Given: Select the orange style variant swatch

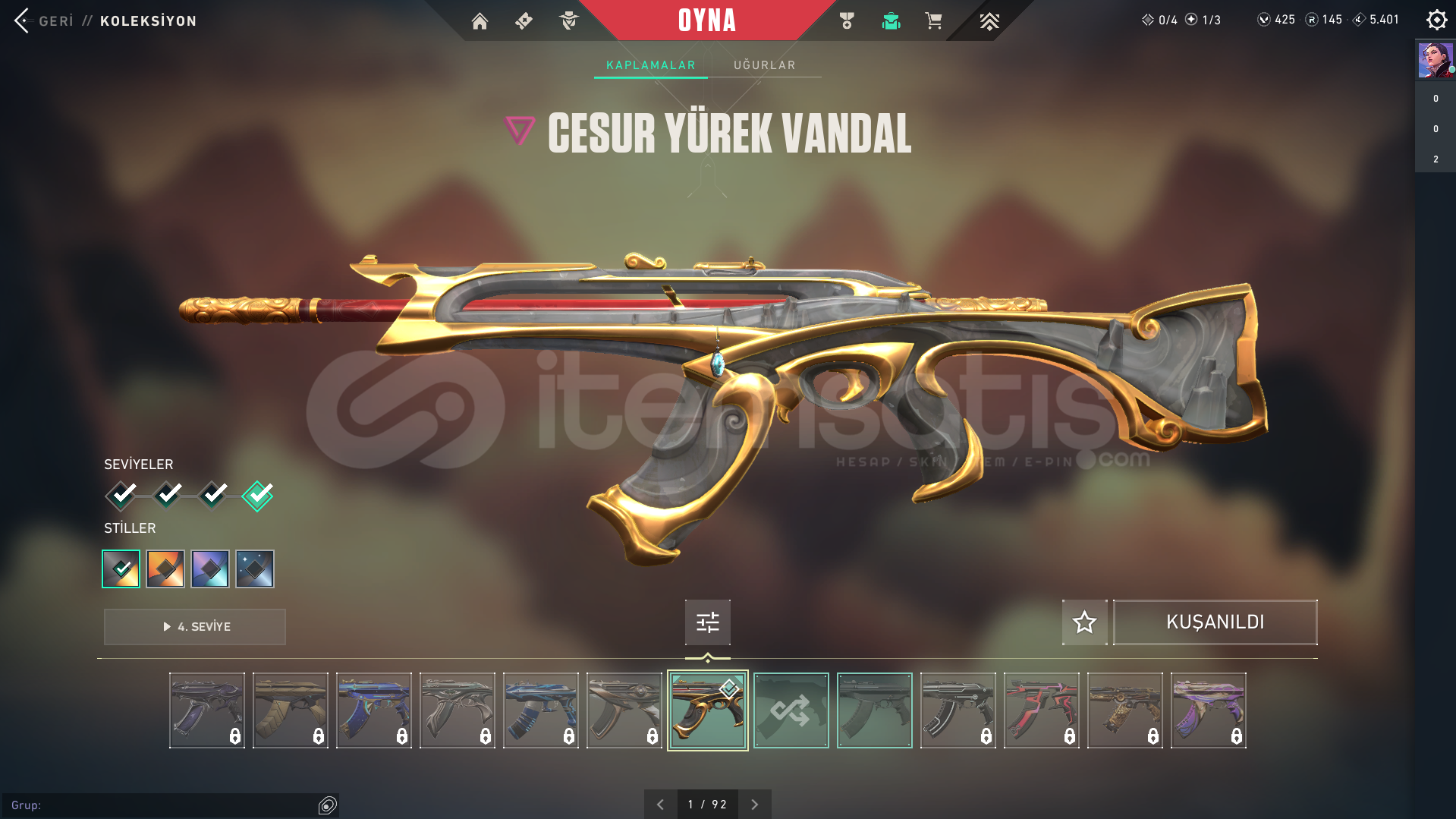Looking at the screenshot, I should pyautogui.click(x=165, y=569).
